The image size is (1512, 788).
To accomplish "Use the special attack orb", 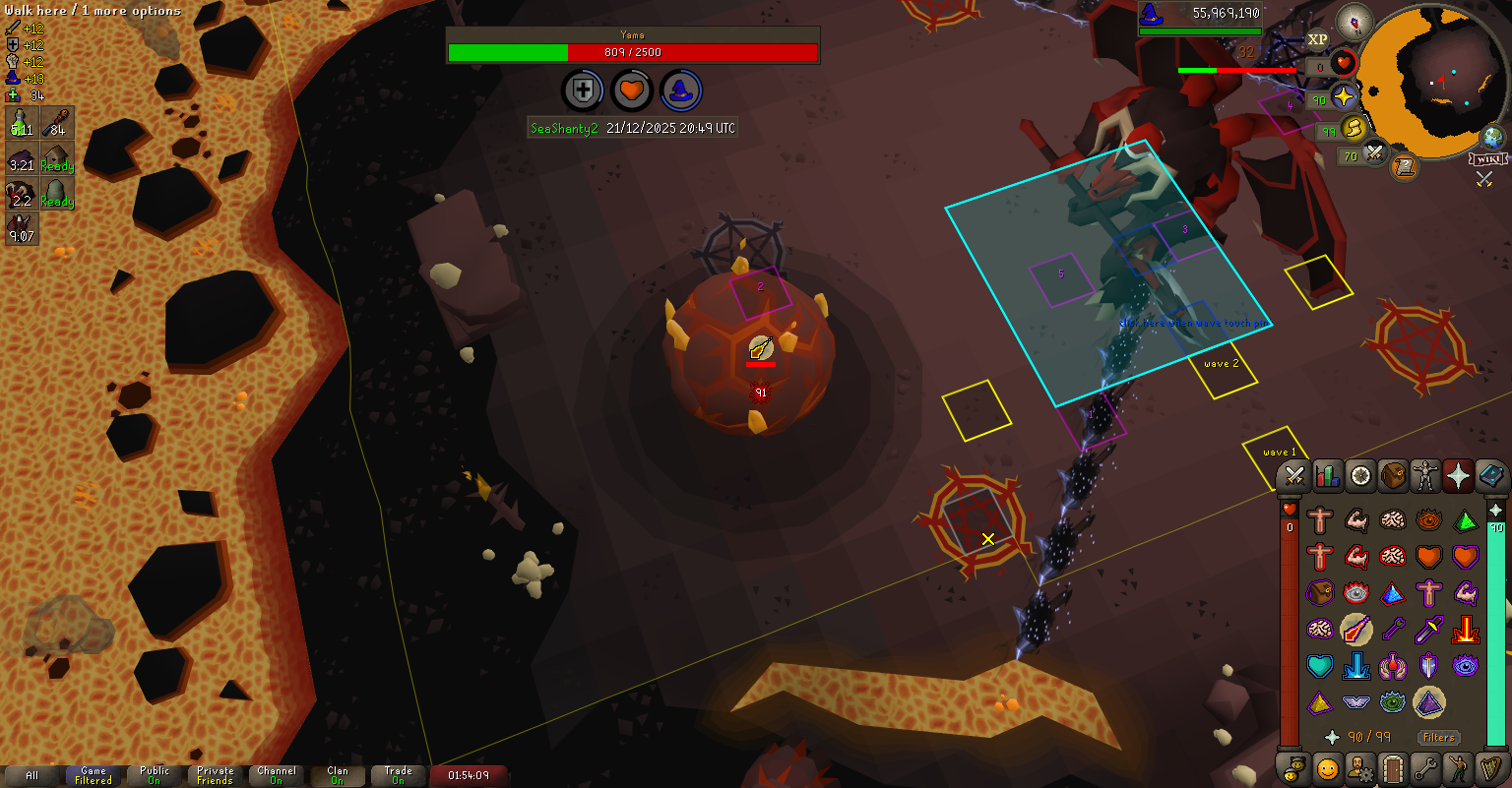I will (x=1374, y=153).
